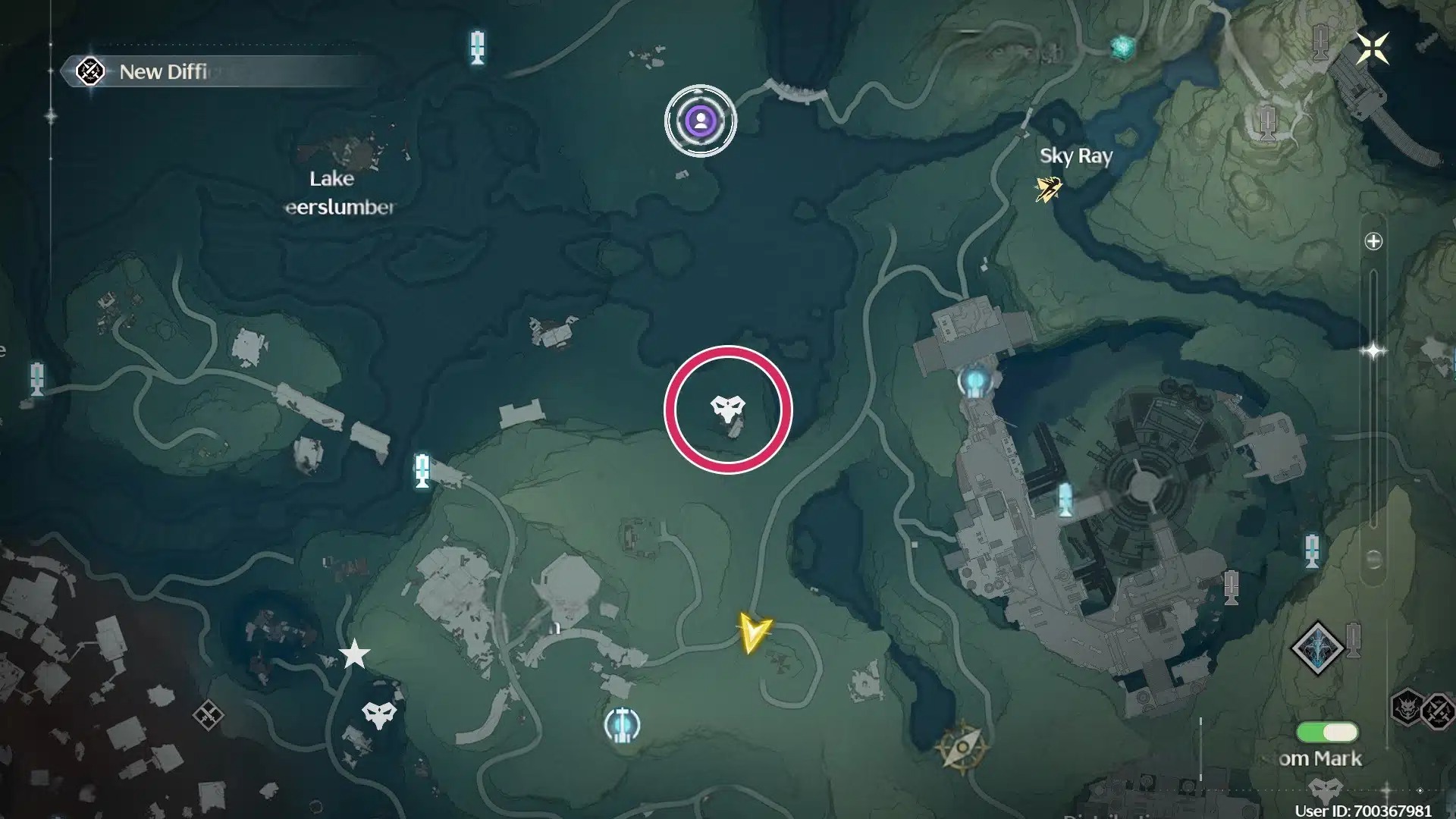
Task: Click the Sky Ray map marker
Action: point(1048,188)
